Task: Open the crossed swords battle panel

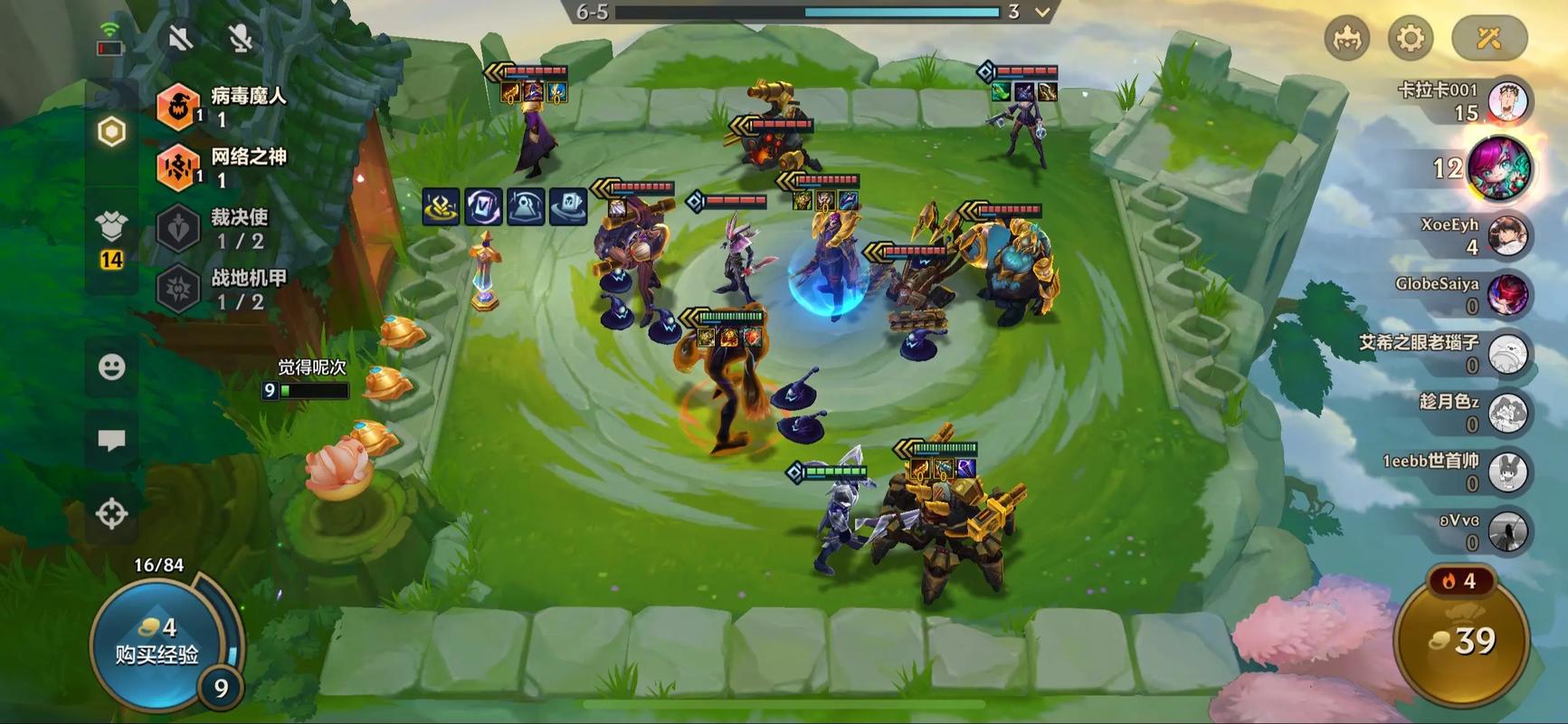Action: (1488, 38)
